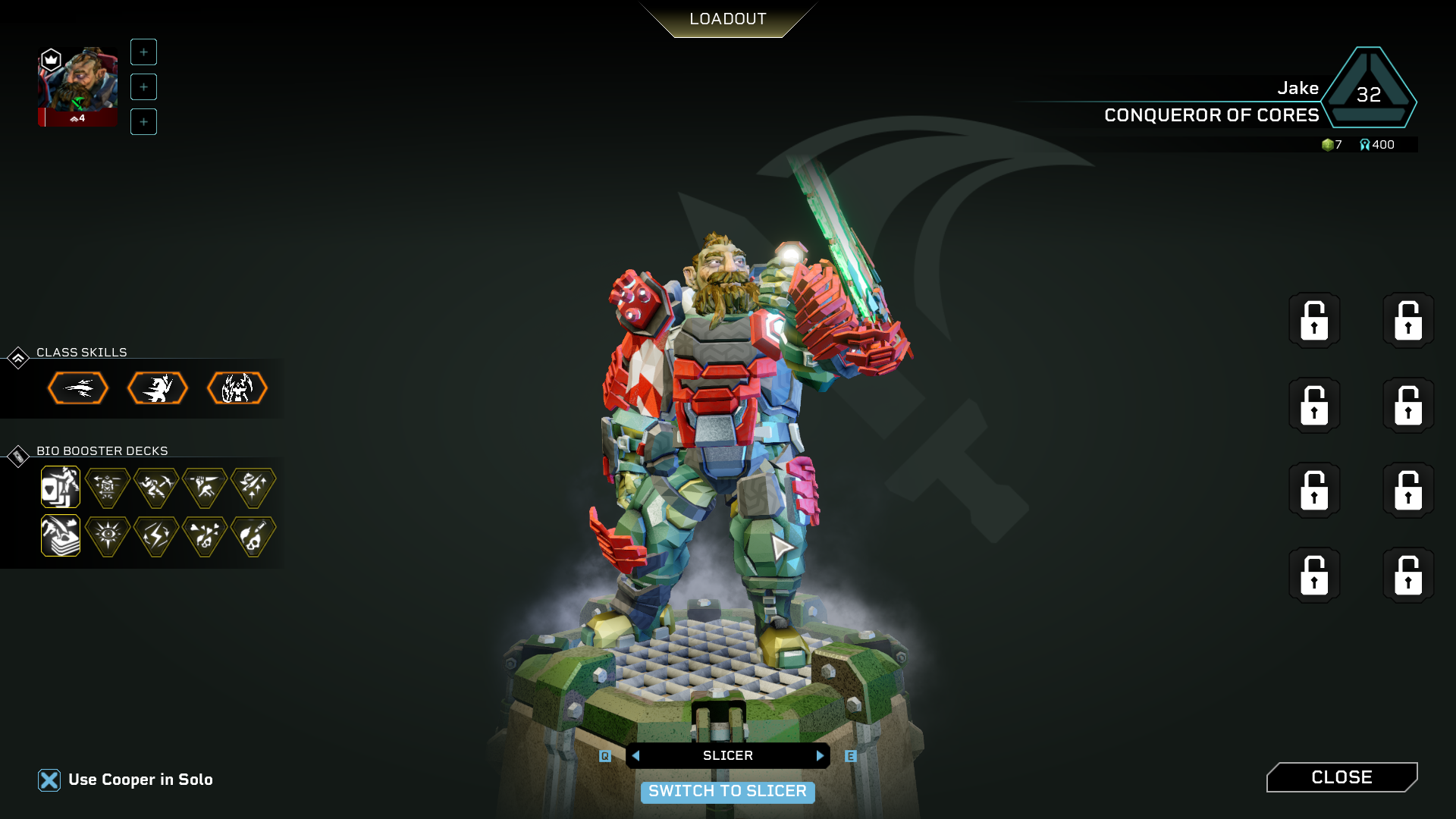Click the Switch to Slicer button
The image size is (1456, 819).
727,792
